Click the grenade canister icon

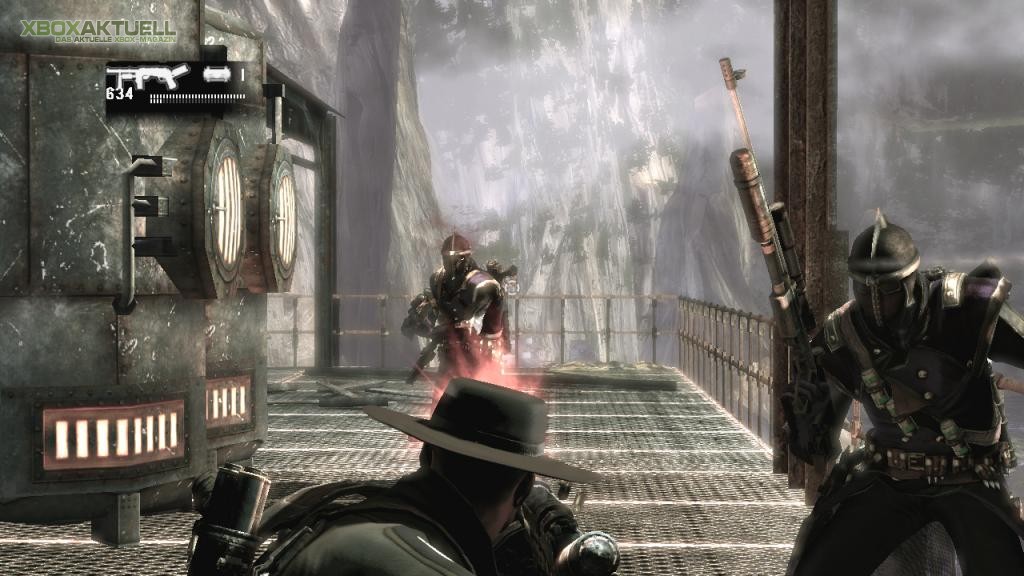point(216,74)
